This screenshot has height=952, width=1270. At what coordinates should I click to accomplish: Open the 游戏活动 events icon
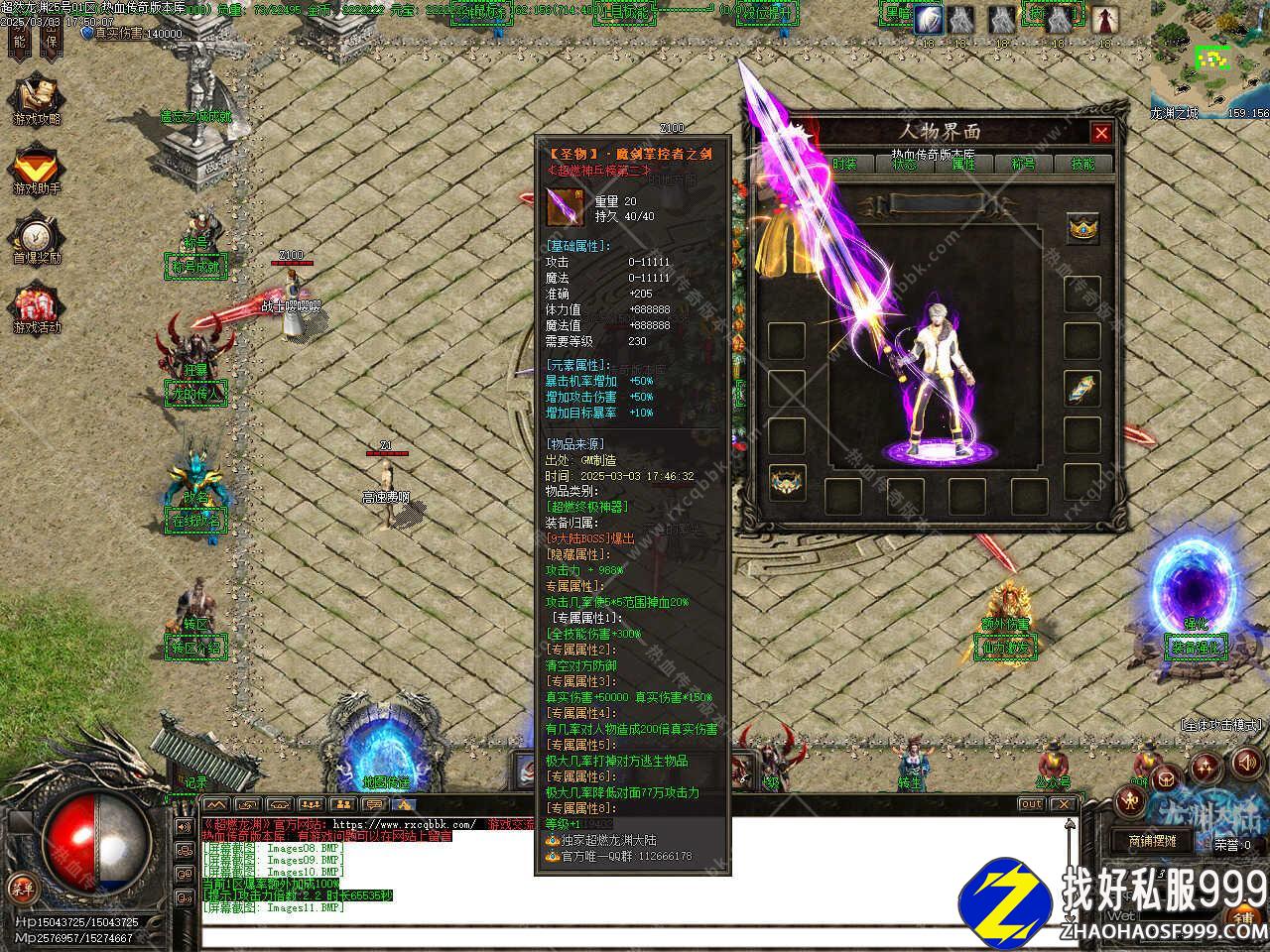[36, 309]
